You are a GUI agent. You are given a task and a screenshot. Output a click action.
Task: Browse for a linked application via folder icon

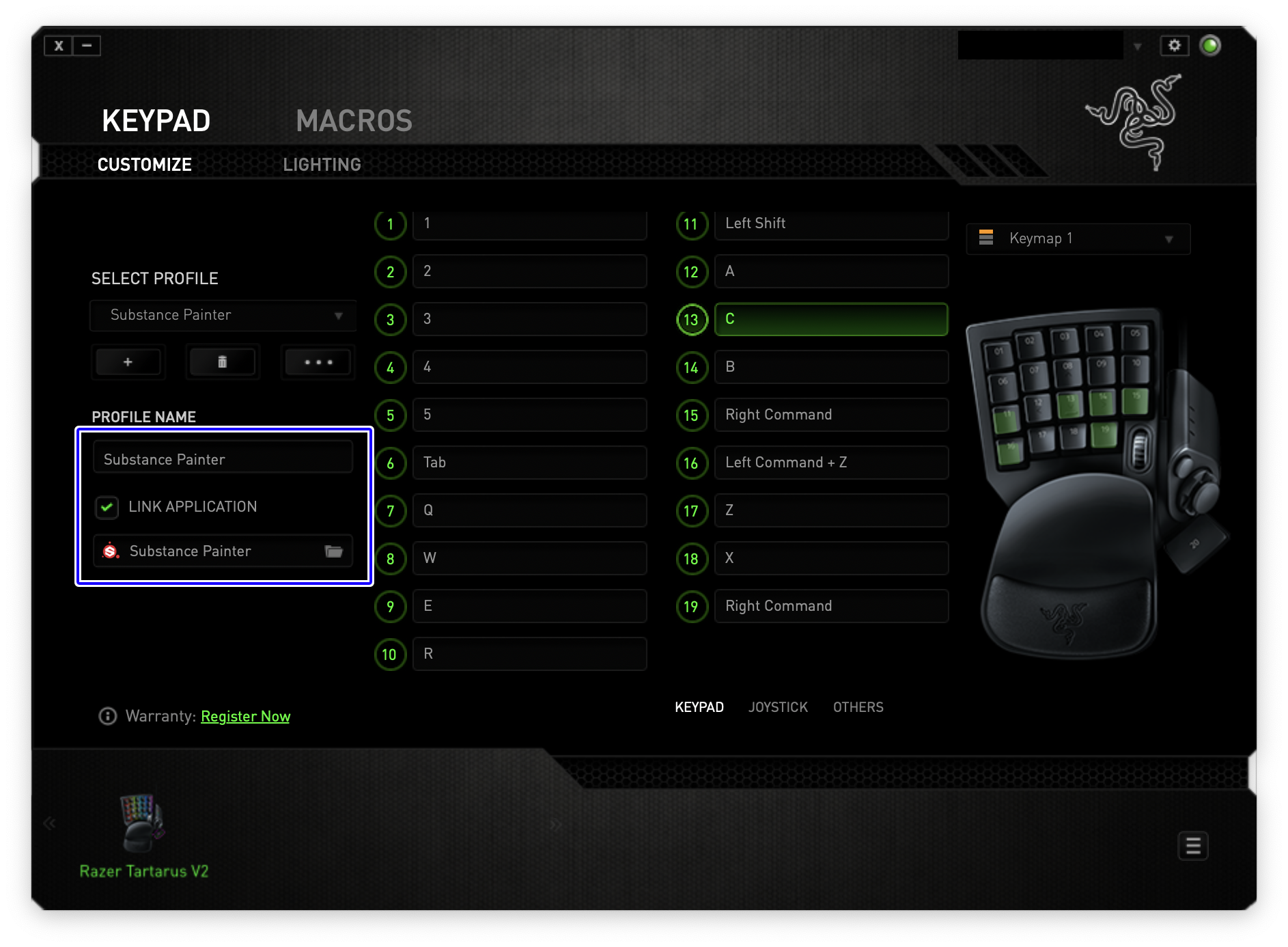(x=334, y=551)
